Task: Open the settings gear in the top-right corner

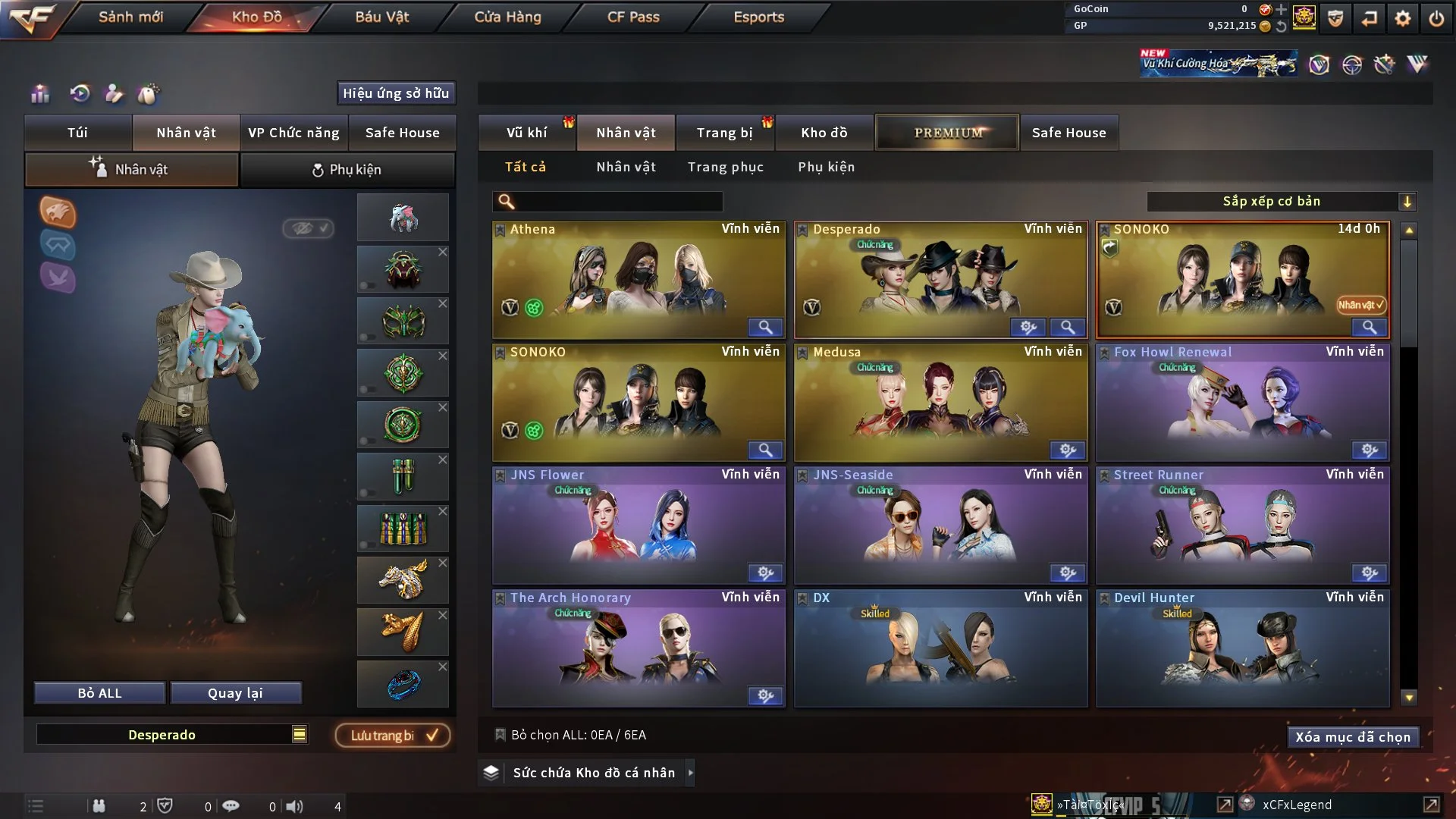Action: click(x=1402, y=19)
